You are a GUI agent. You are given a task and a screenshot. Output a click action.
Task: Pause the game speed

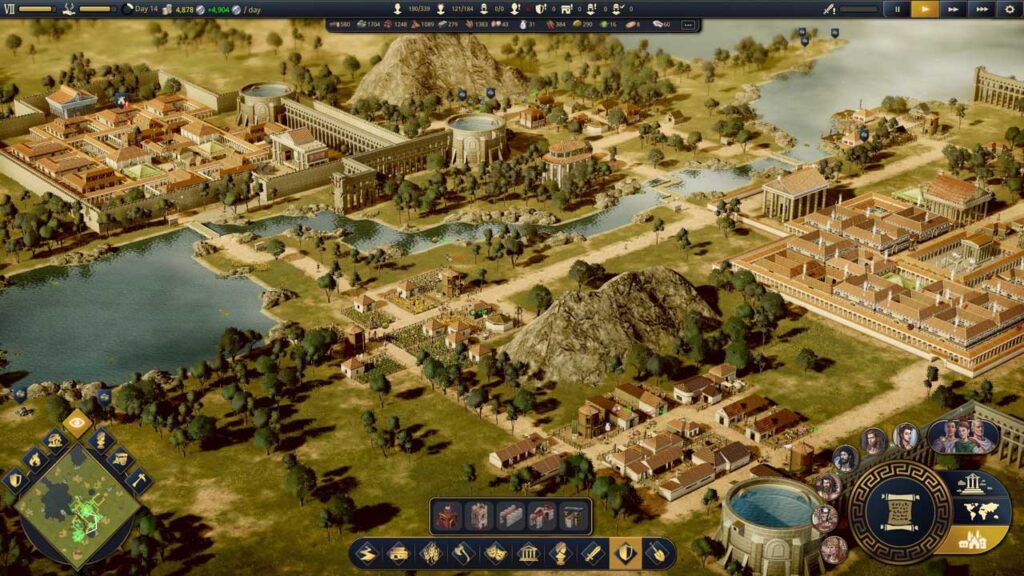[x=896, y=9]
